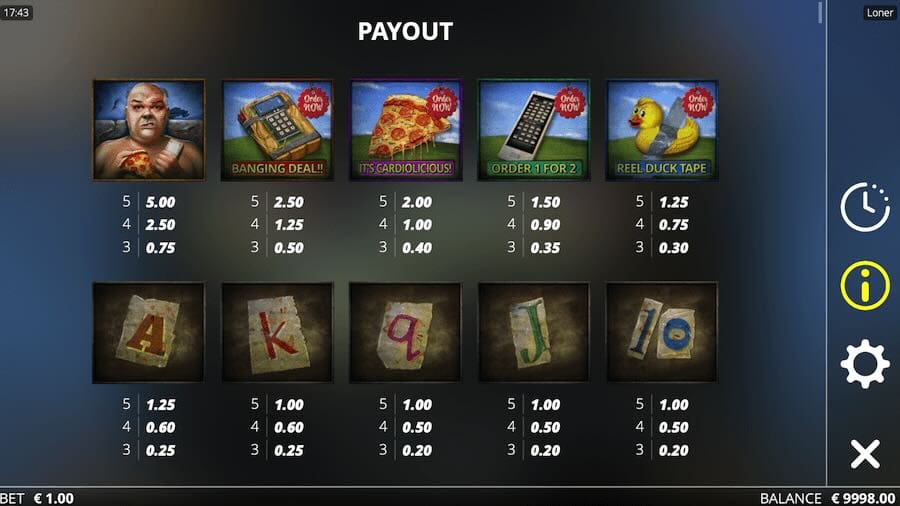Open the gear settings menu
The image size is (900, 506).
coord(865,364)
